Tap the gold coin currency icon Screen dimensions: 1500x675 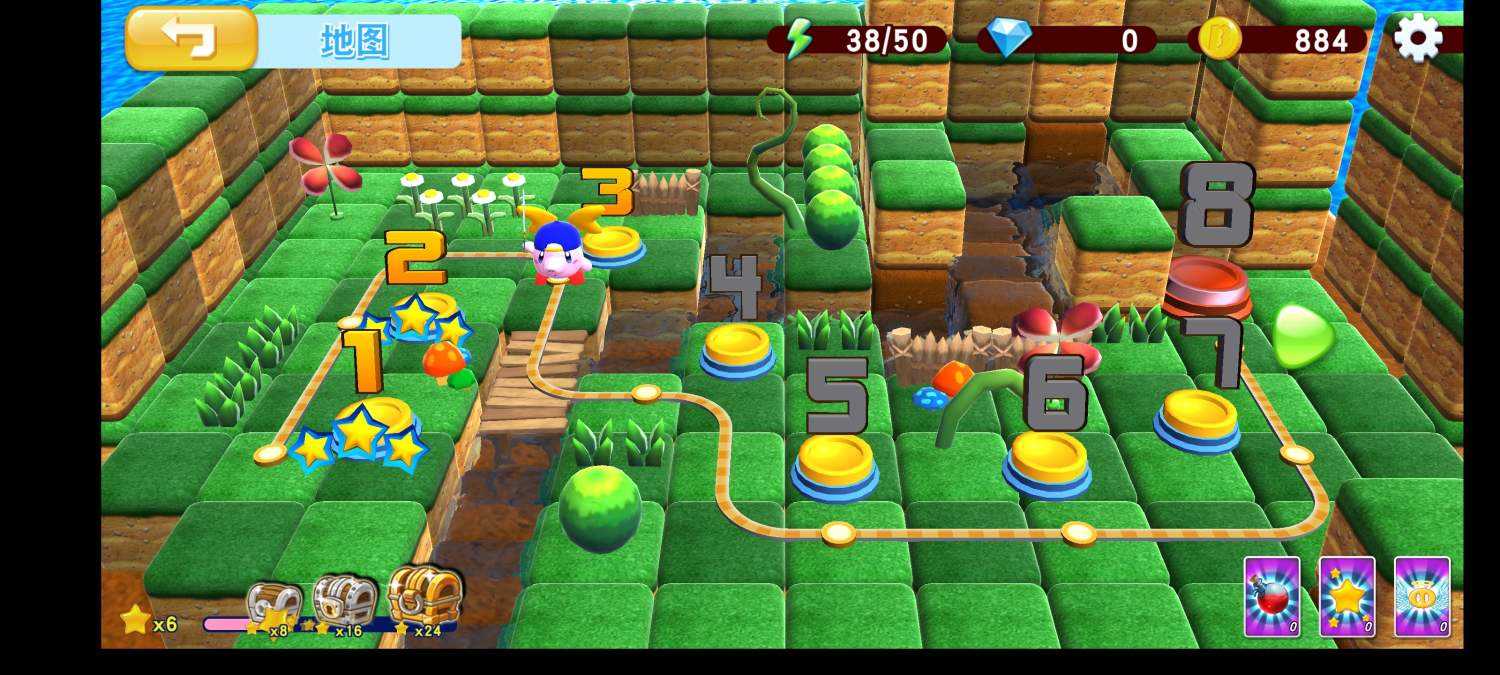pos(1219,39)
